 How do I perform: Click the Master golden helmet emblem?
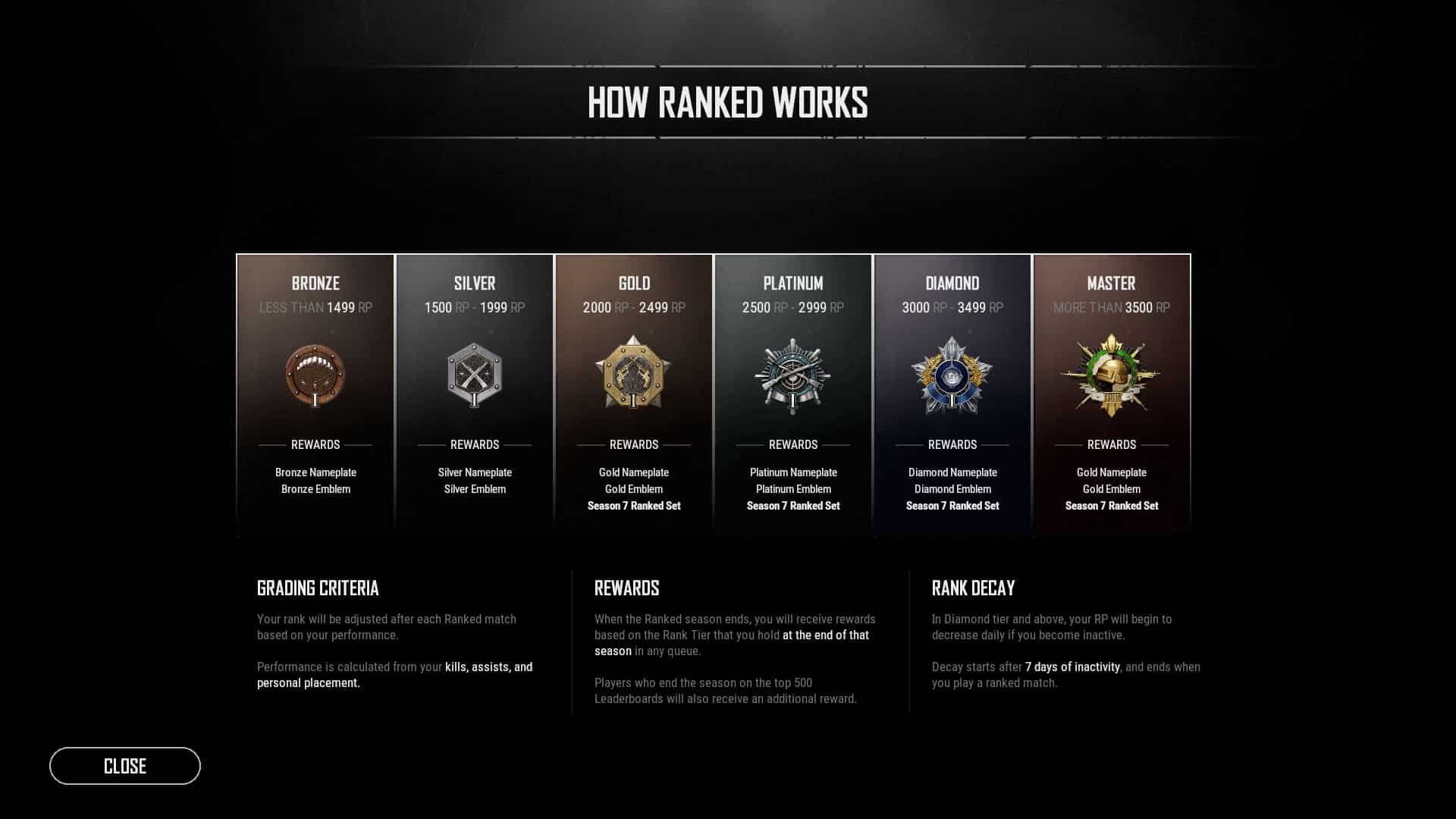tap(1111, 370)
